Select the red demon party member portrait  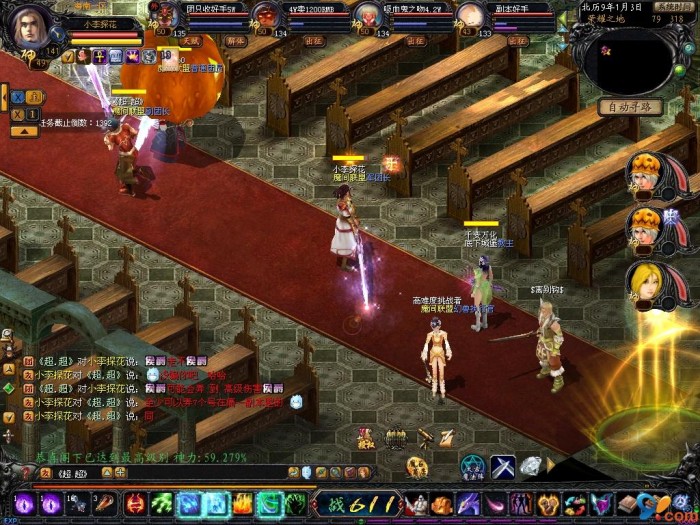coord(265,15)
